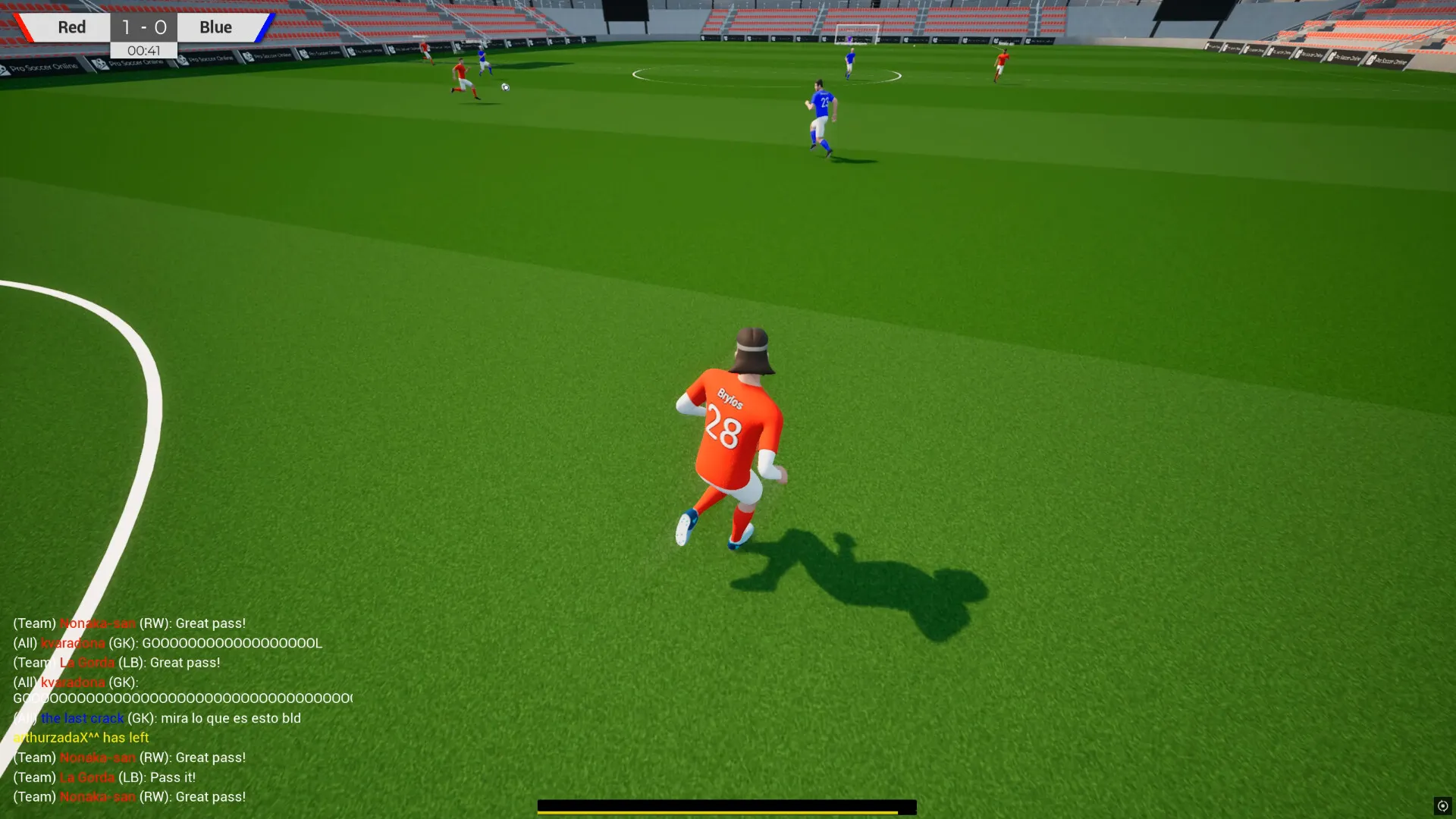Click the Red team badge on the scoreboard
The height and width of the screenshot is (819, 1456).
click(x=72, y=27)
